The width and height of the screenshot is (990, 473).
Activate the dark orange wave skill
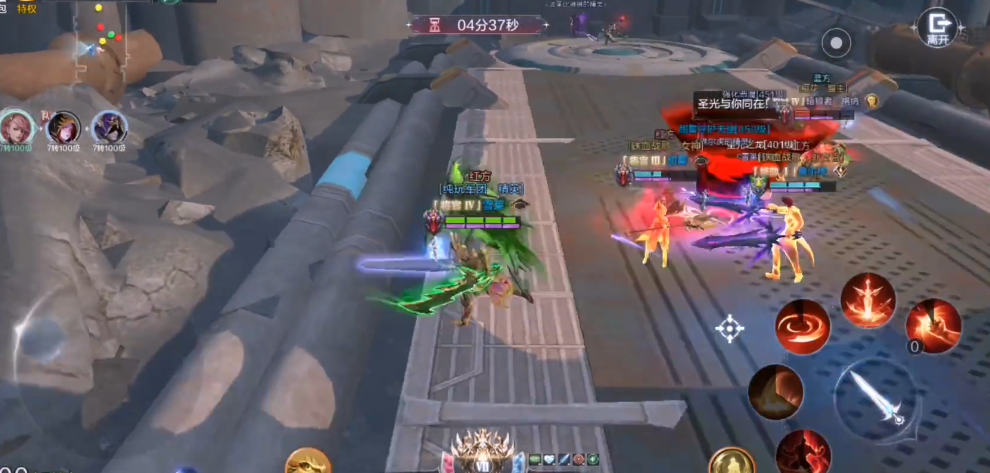click(x=775, y=391)
